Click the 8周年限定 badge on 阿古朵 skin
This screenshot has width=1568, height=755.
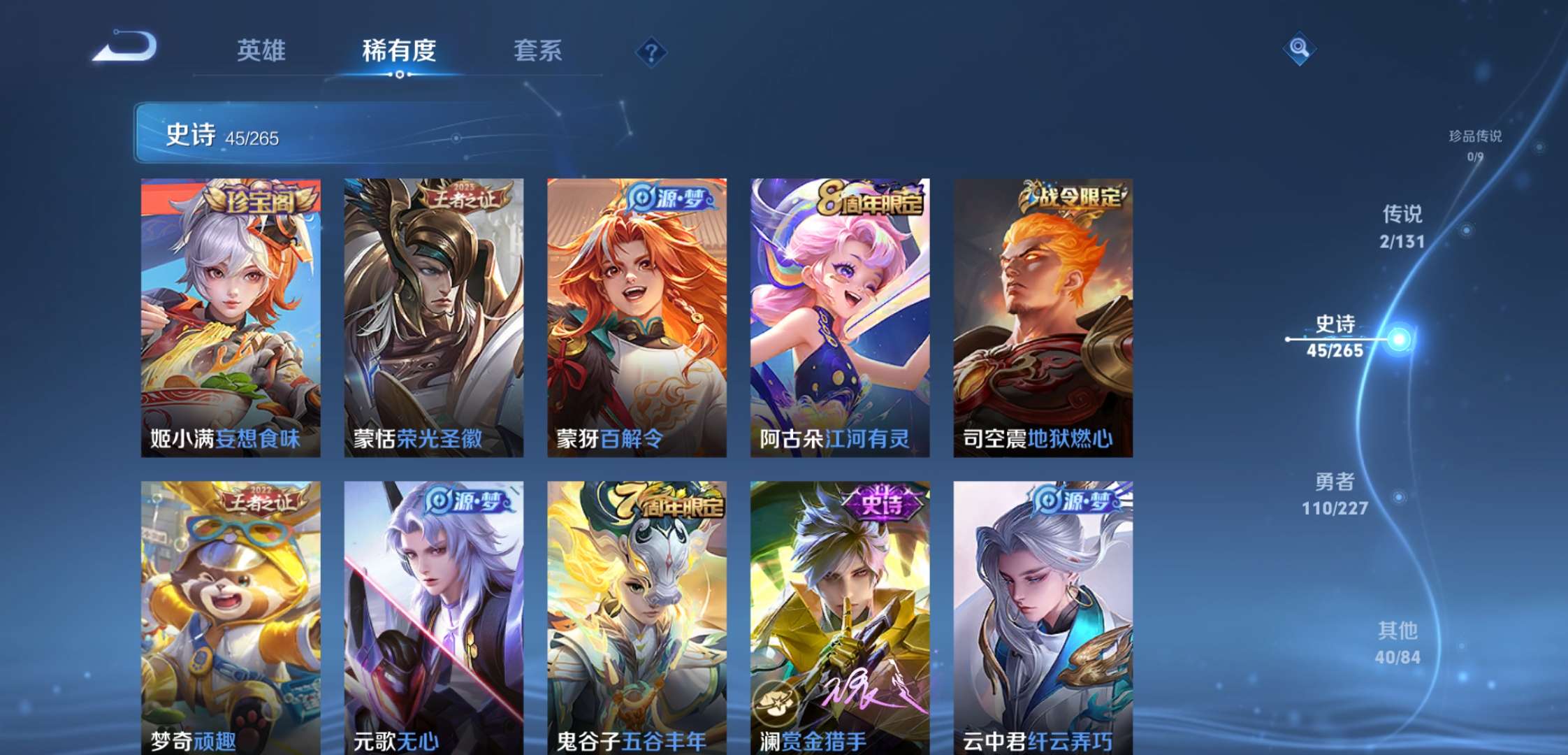(866, 198)
